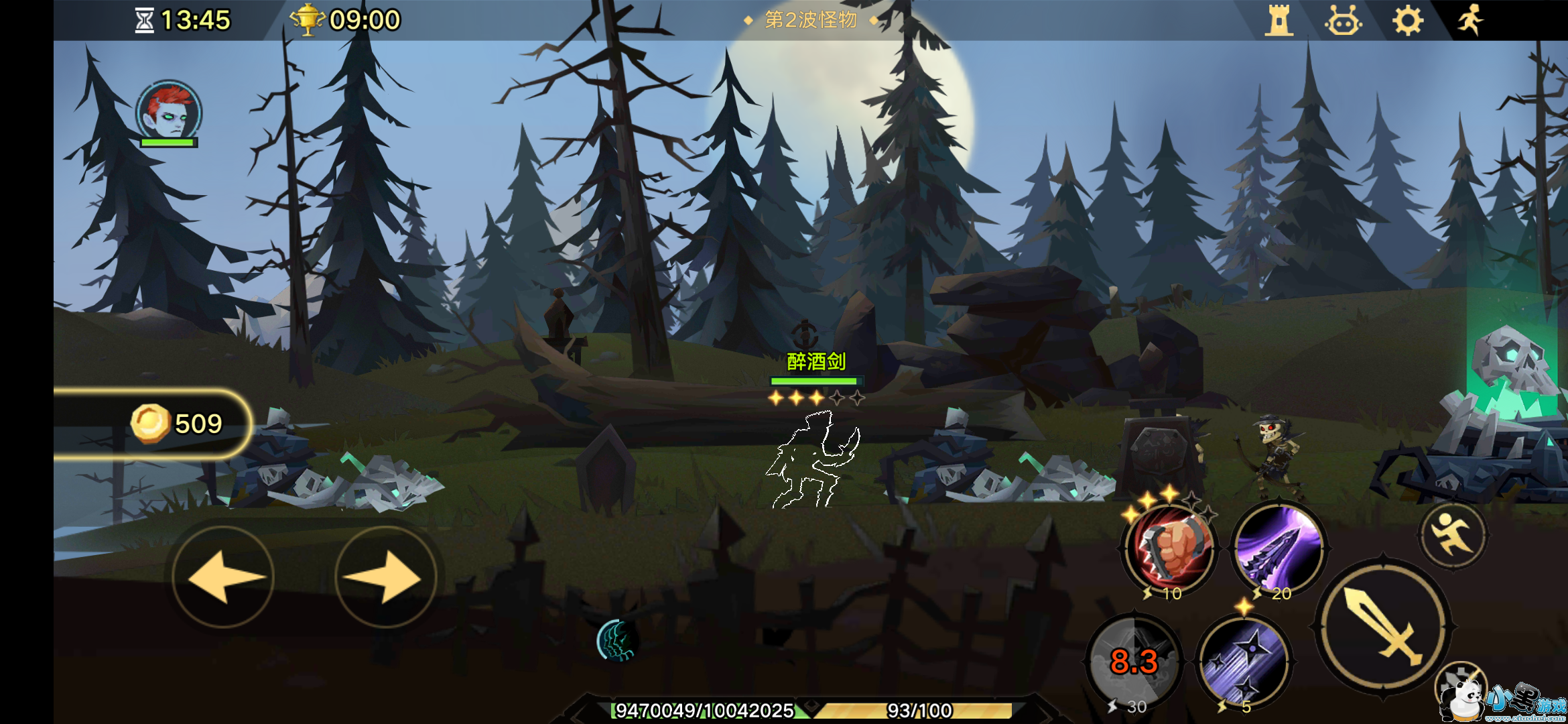
Task: Use the purple spike skill
Action: (1279, 546)
